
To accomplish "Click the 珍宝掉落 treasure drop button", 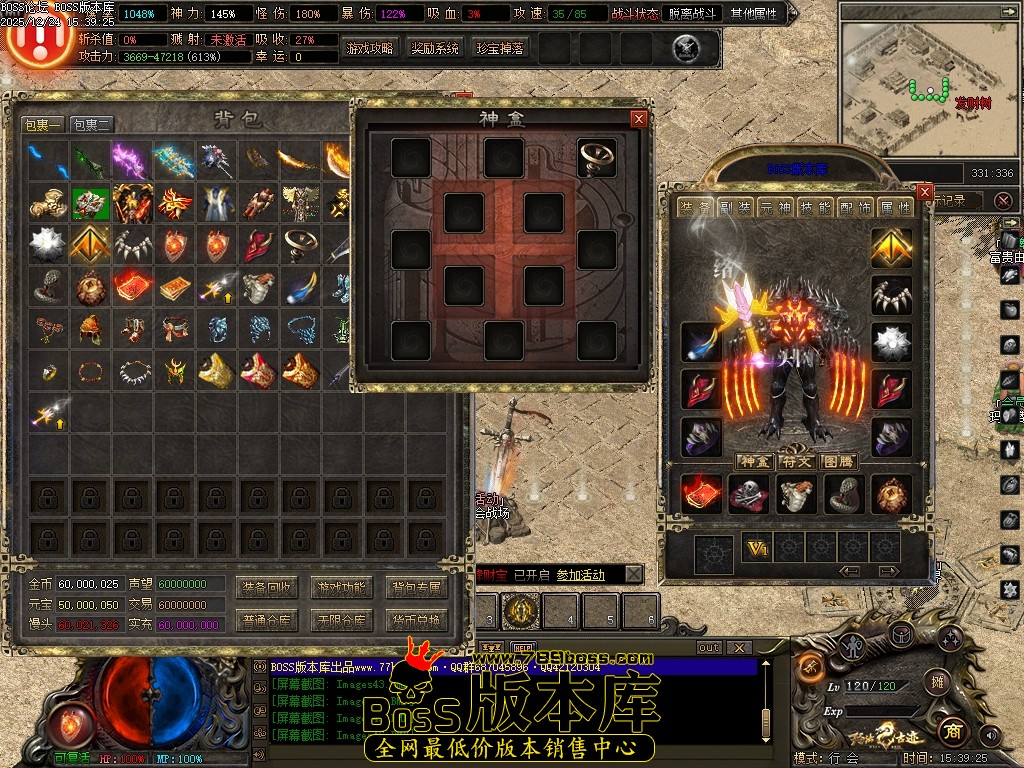I will (x=500, y=48).
